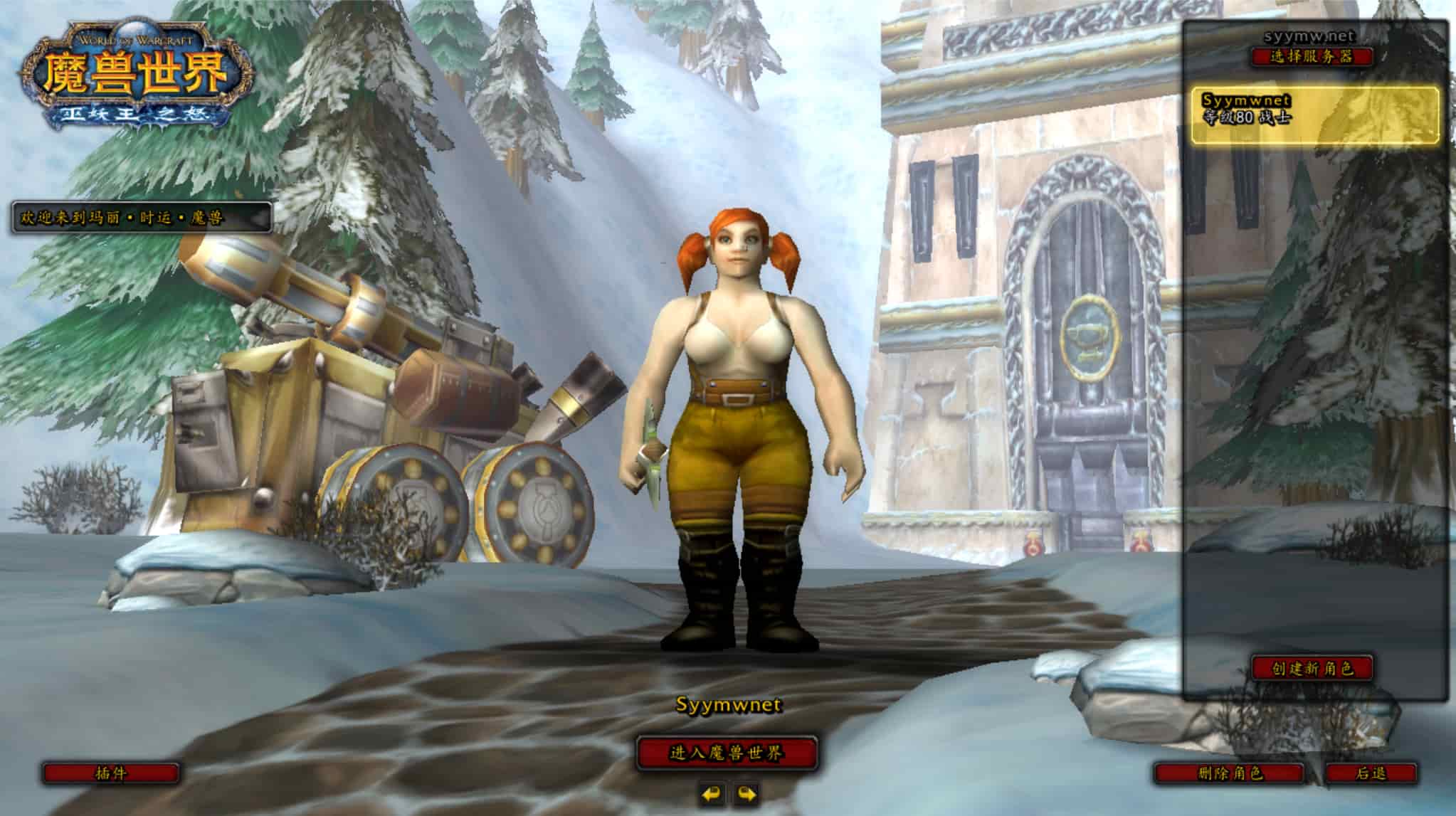
Task: Click the 进入魔兽世界 enter world button
Action: click(726, 753)
